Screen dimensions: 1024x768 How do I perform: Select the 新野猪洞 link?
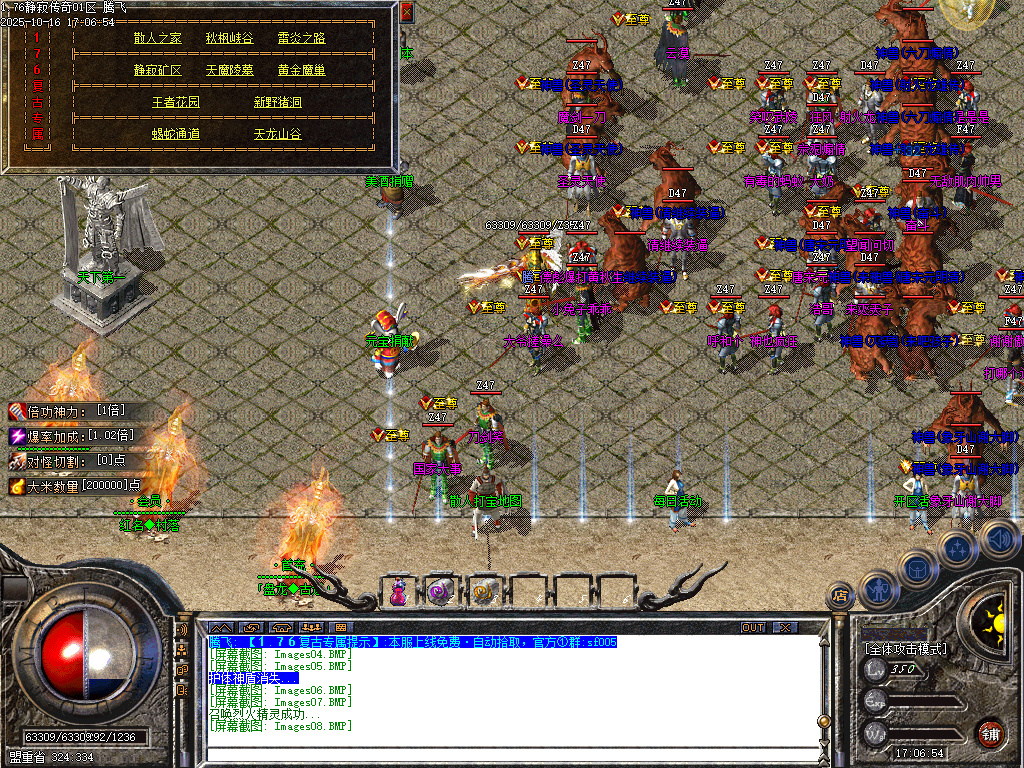coord(277,102)
